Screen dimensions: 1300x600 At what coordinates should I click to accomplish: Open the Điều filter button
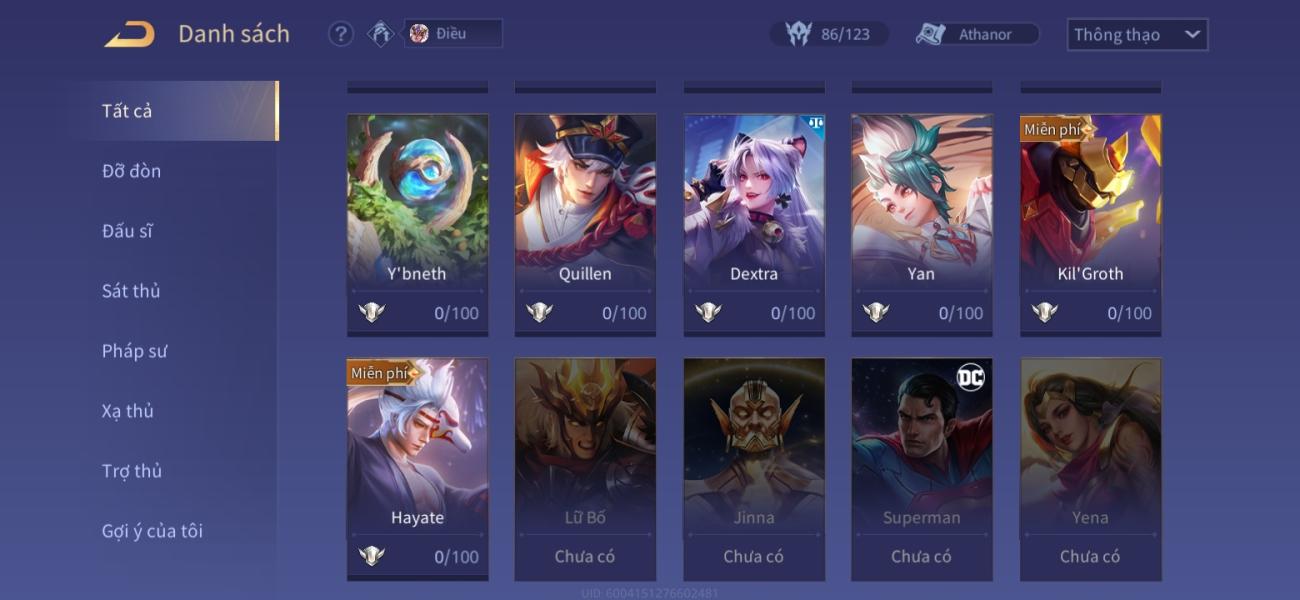(452, 34)
